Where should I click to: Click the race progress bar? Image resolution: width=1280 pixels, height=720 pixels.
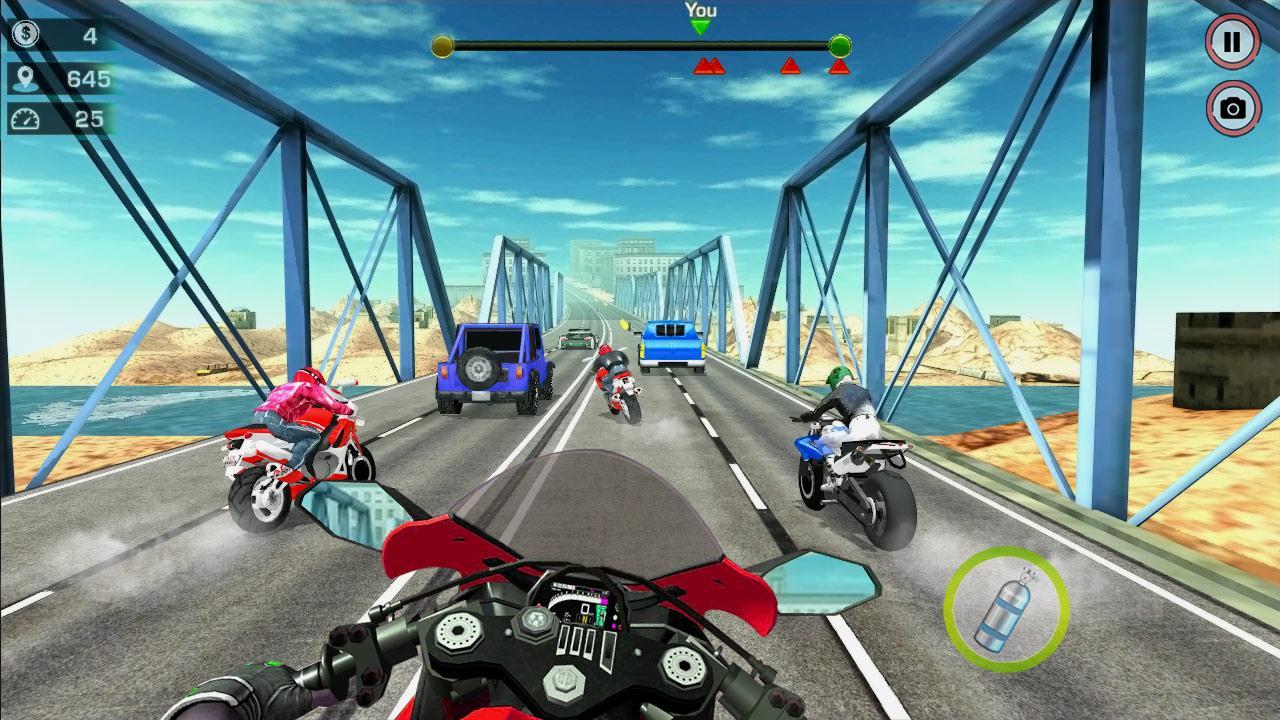click(x=640, y=44)
